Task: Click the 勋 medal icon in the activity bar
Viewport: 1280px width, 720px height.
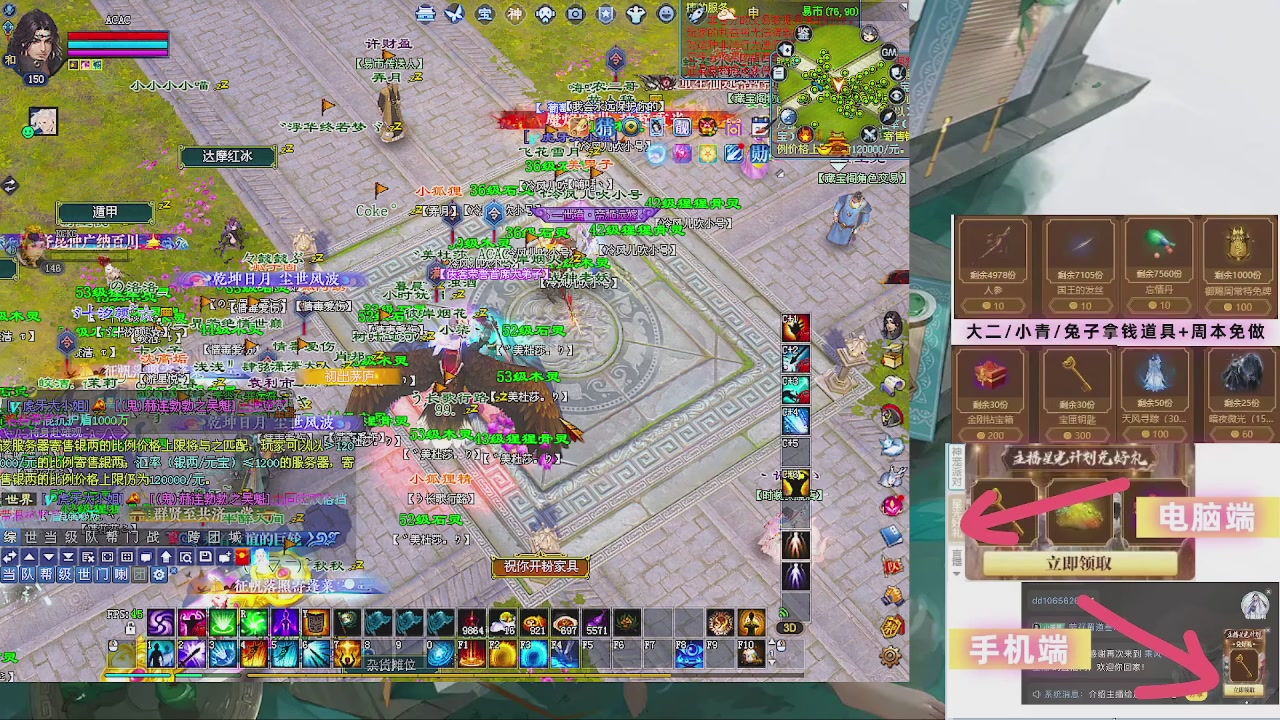Action: click(x=760, y=154)
